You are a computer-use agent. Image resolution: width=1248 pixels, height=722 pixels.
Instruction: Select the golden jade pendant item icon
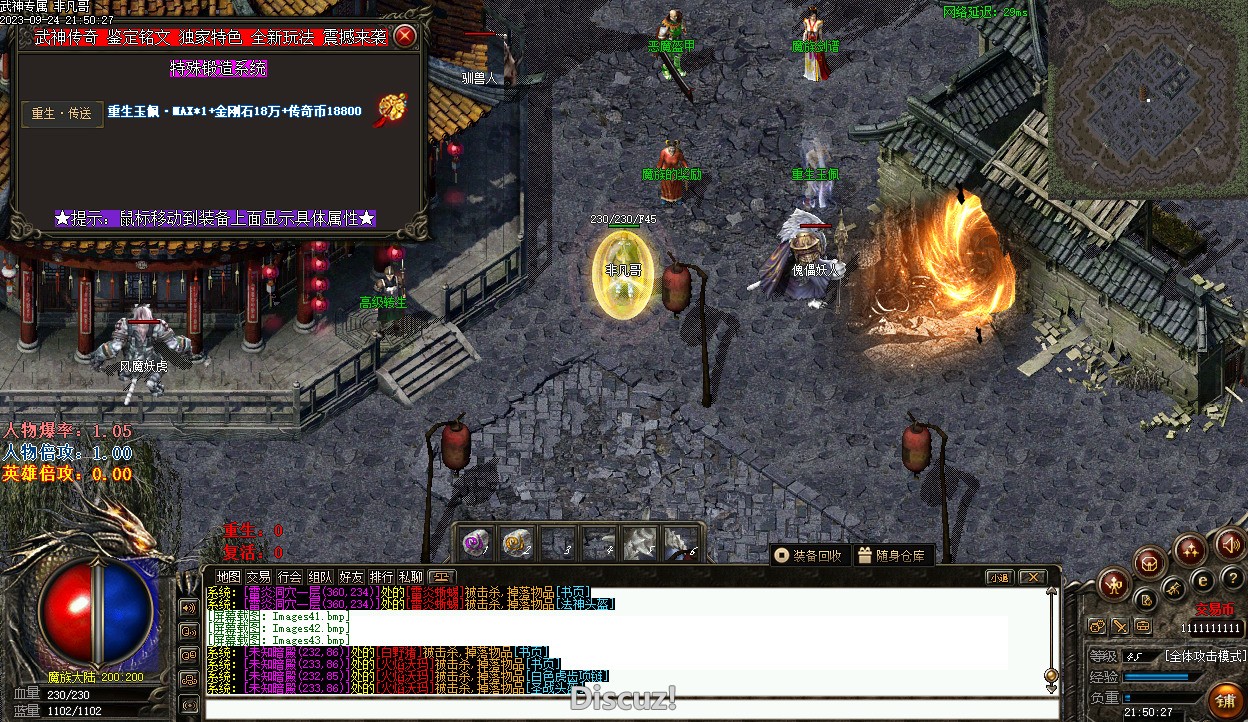click(x=388, y=111)
